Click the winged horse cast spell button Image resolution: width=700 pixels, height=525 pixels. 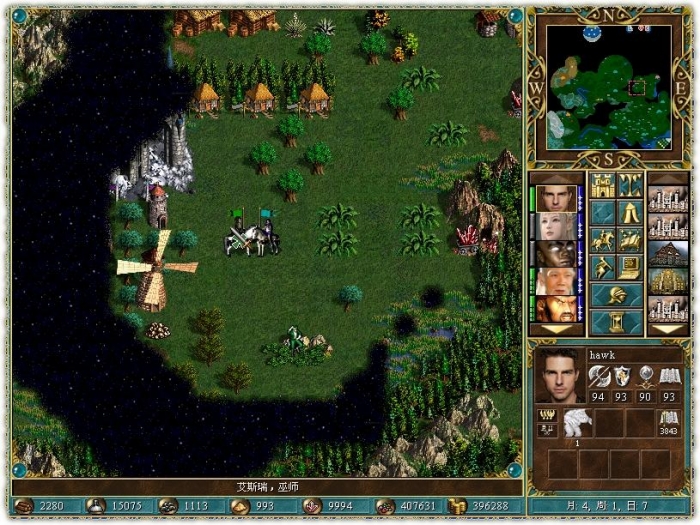point(630,240)
